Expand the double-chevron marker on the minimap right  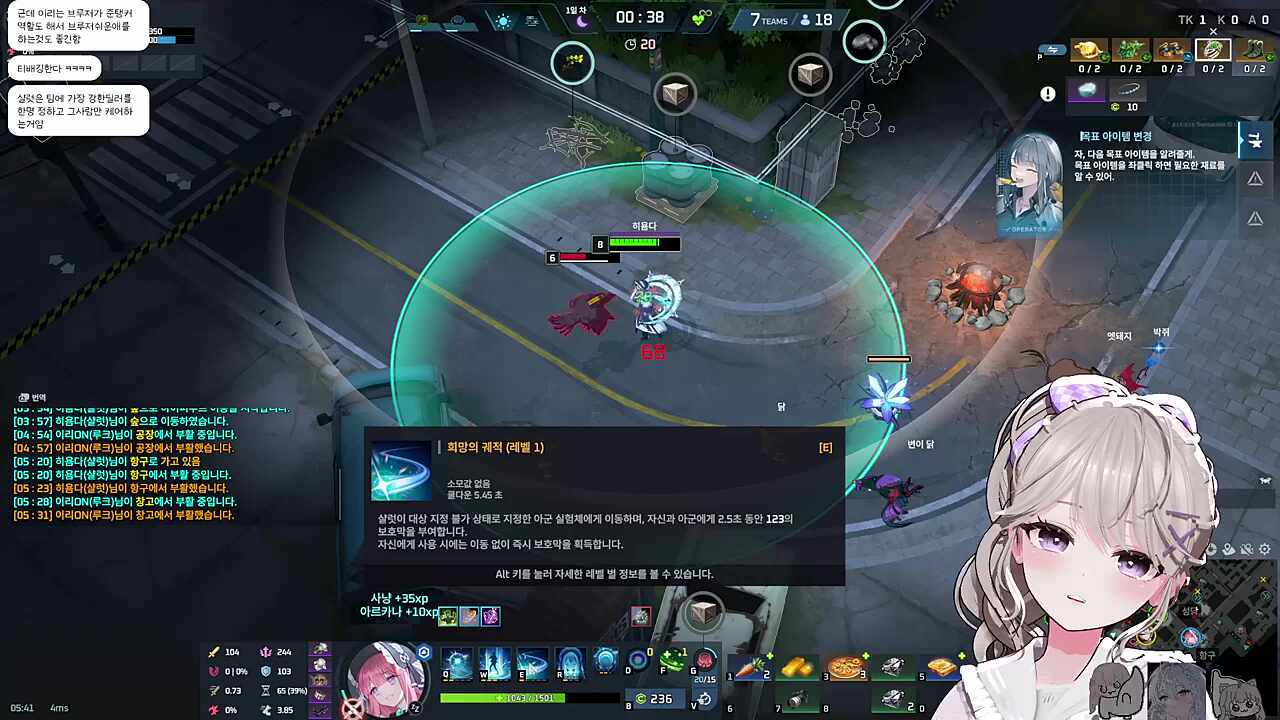click(1265, 595)
